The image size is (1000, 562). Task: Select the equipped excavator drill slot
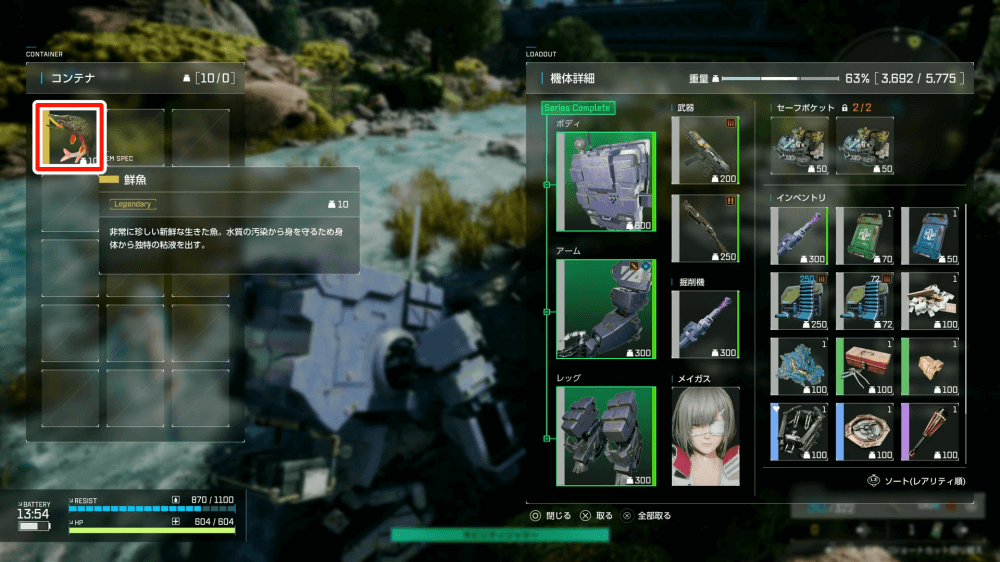pyautogui.click(x=705, y=325)
